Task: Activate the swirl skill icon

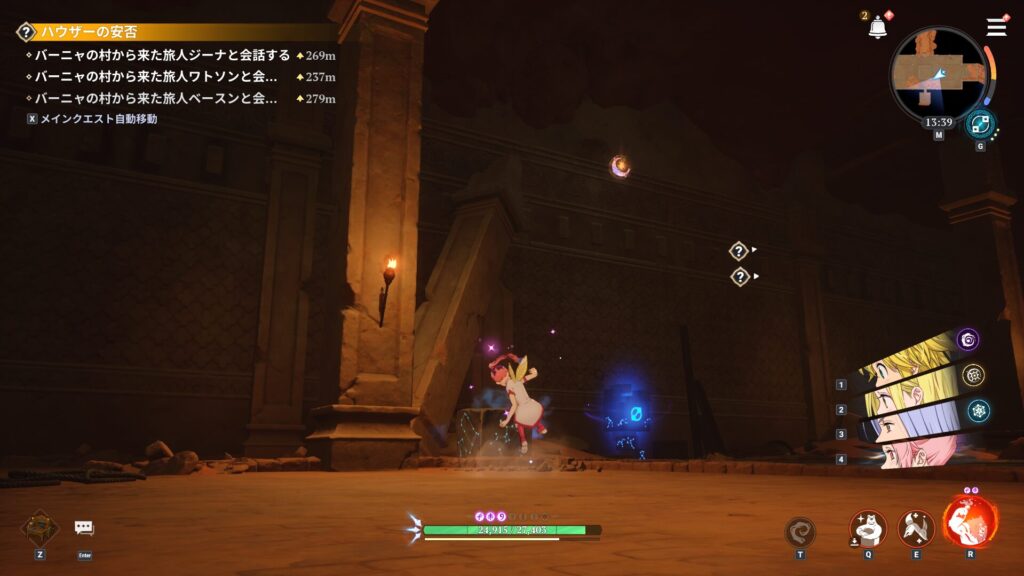Action: pos(800,531)
